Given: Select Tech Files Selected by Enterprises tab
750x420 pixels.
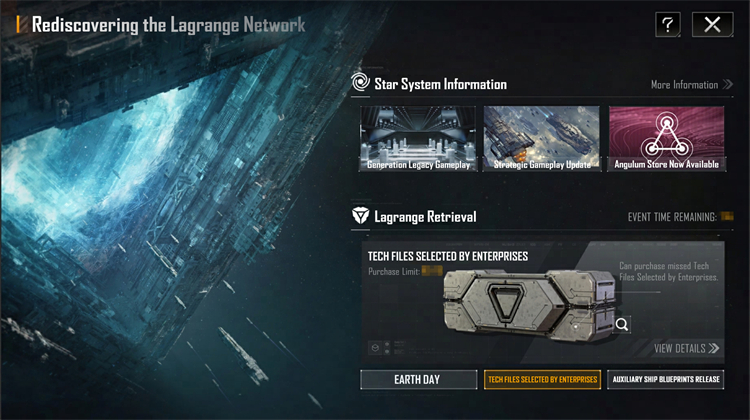Looking at the screenshot, I should pos(541,380).
